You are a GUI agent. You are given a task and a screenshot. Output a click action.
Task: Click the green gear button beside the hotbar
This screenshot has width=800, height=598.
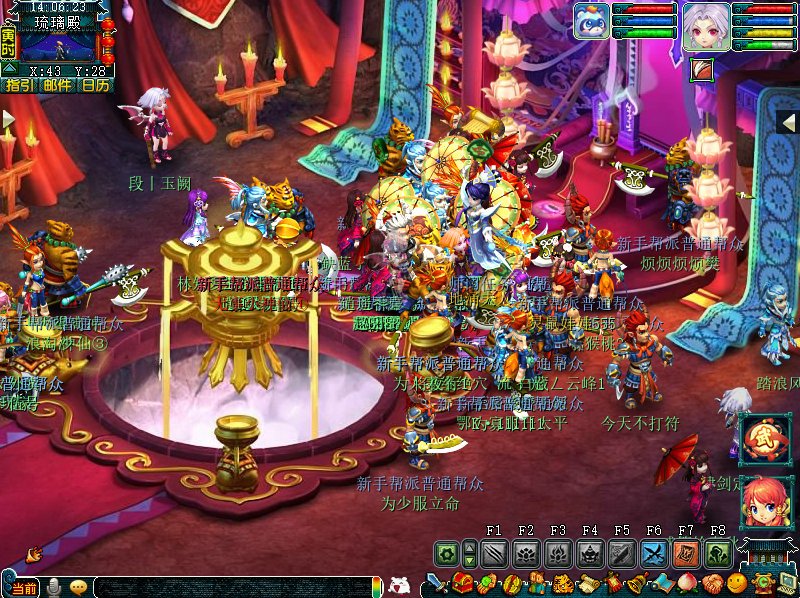click(446, 553)
